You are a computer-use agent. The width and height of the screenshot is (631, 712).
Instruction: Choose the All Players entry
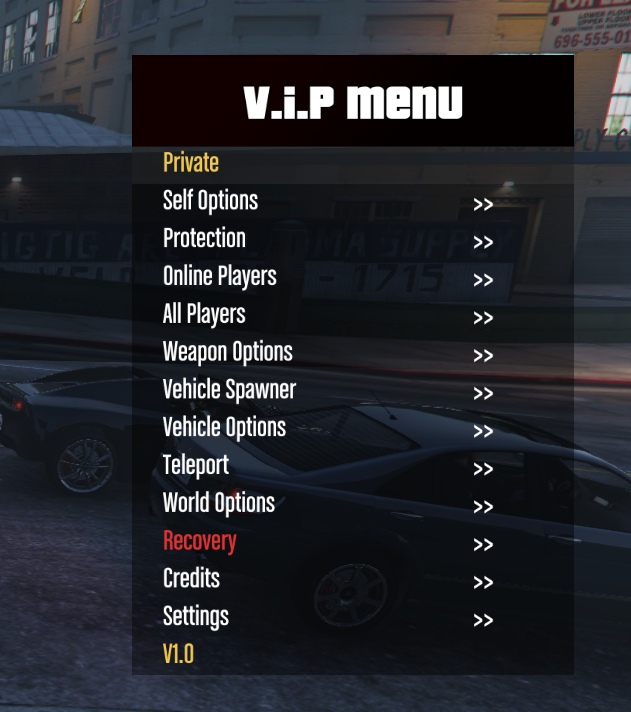tap(204, 315)
